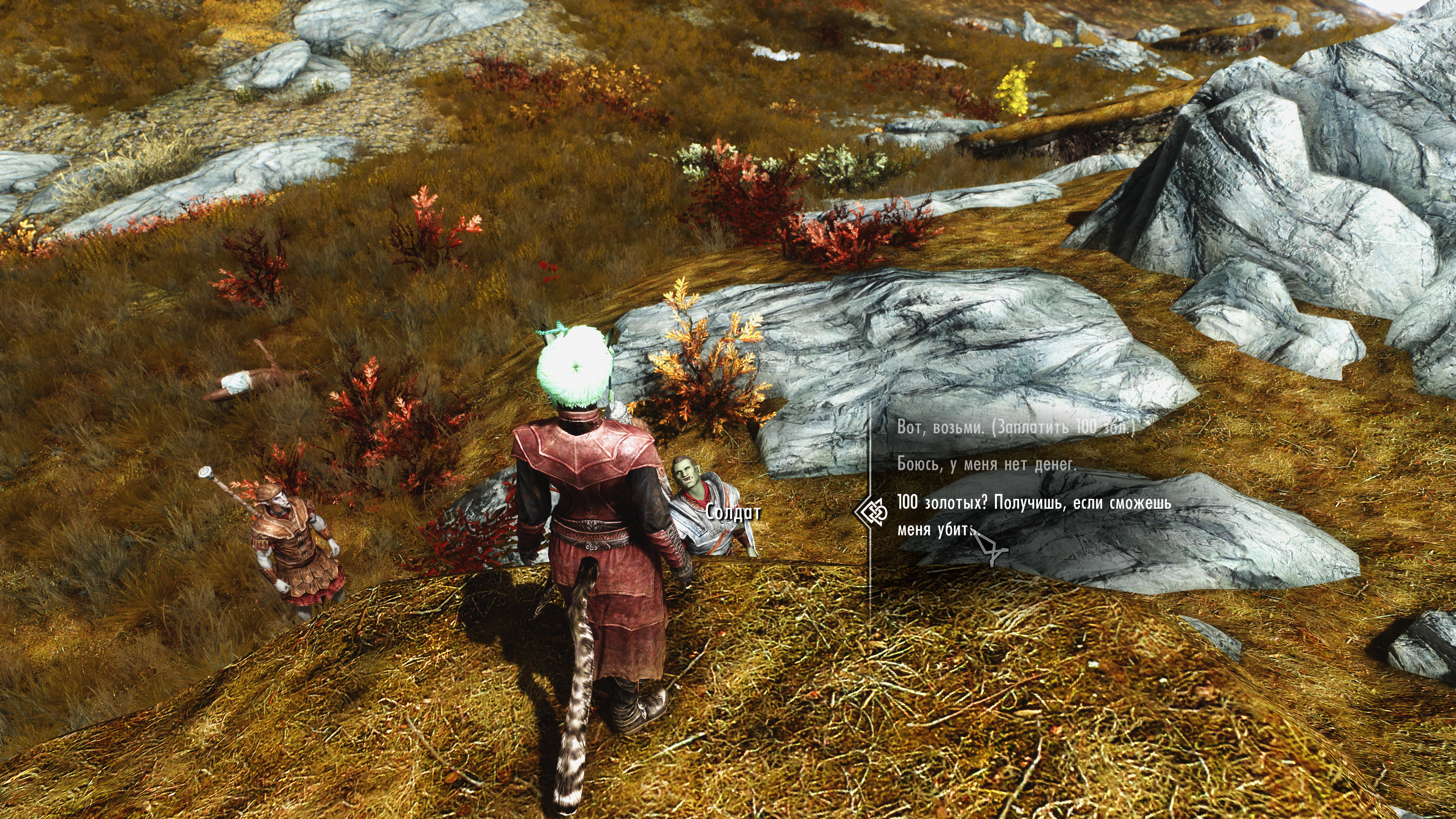Screen dimensions: 1456x819
Task: Pick the "100 золотых? Получишь" threat reply
Action: coord(1033,503)
